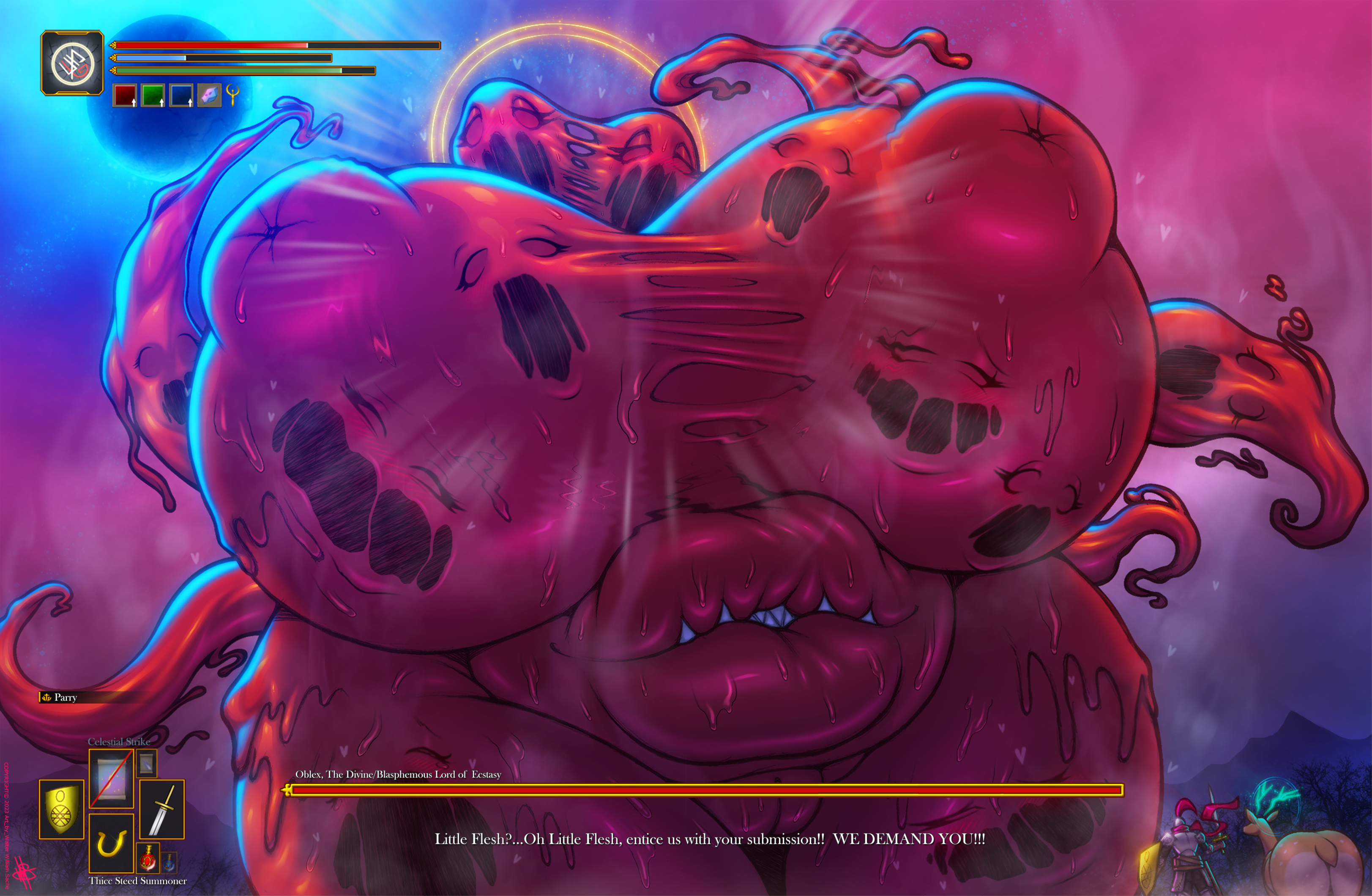This screenshot has height=896, width=1372.
Task: Use the golden horseshoe Thicc Steed Summoner
Action: [111, 842]
